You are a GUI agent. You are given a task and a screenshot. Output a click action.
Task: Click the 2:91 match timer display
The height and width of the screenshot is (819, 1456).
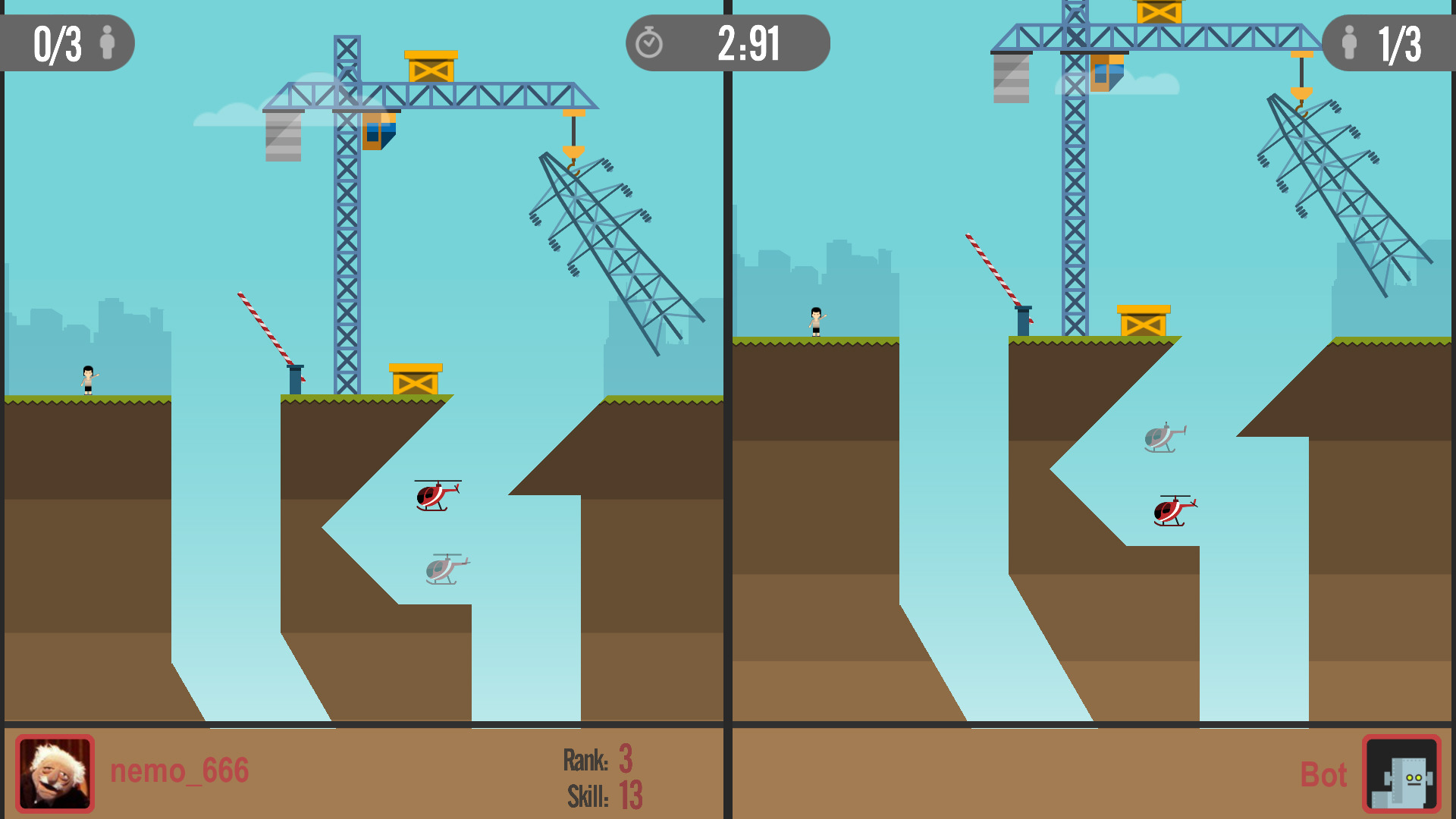[747, 43]
